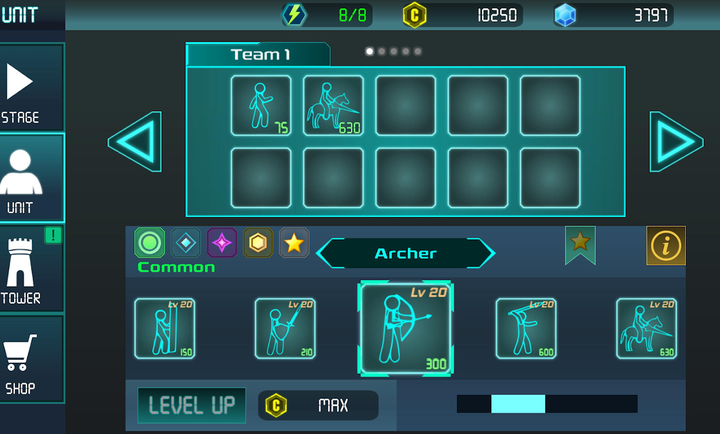This screenshot has height=434, width=720.
Task: Go to the Tower menu
Action: tap(32, 268)
